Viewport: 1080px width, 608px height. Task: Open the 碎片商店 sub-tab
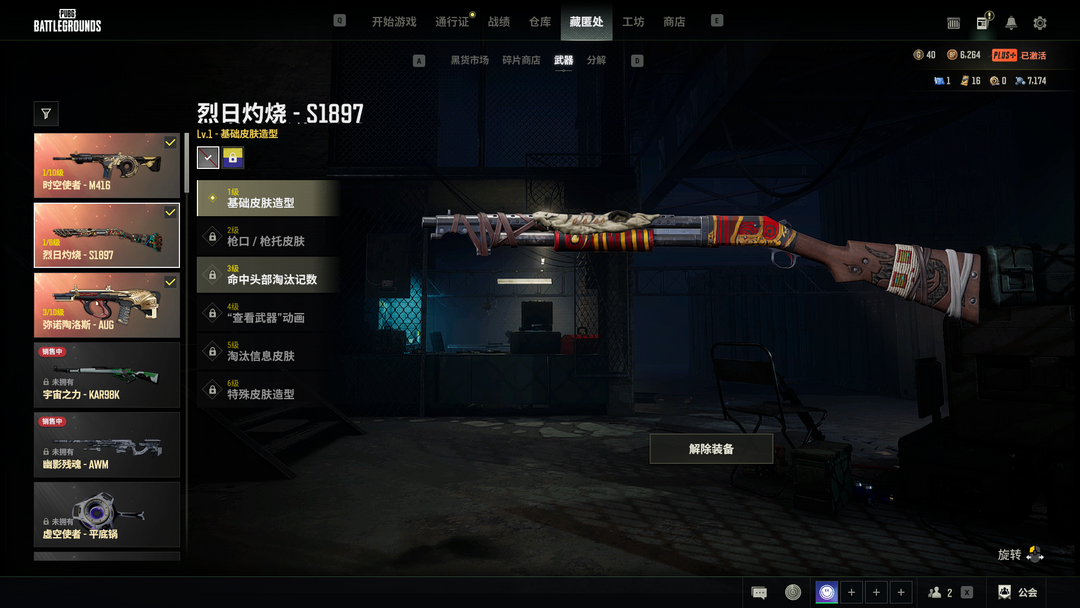click(x=522, y=60)
